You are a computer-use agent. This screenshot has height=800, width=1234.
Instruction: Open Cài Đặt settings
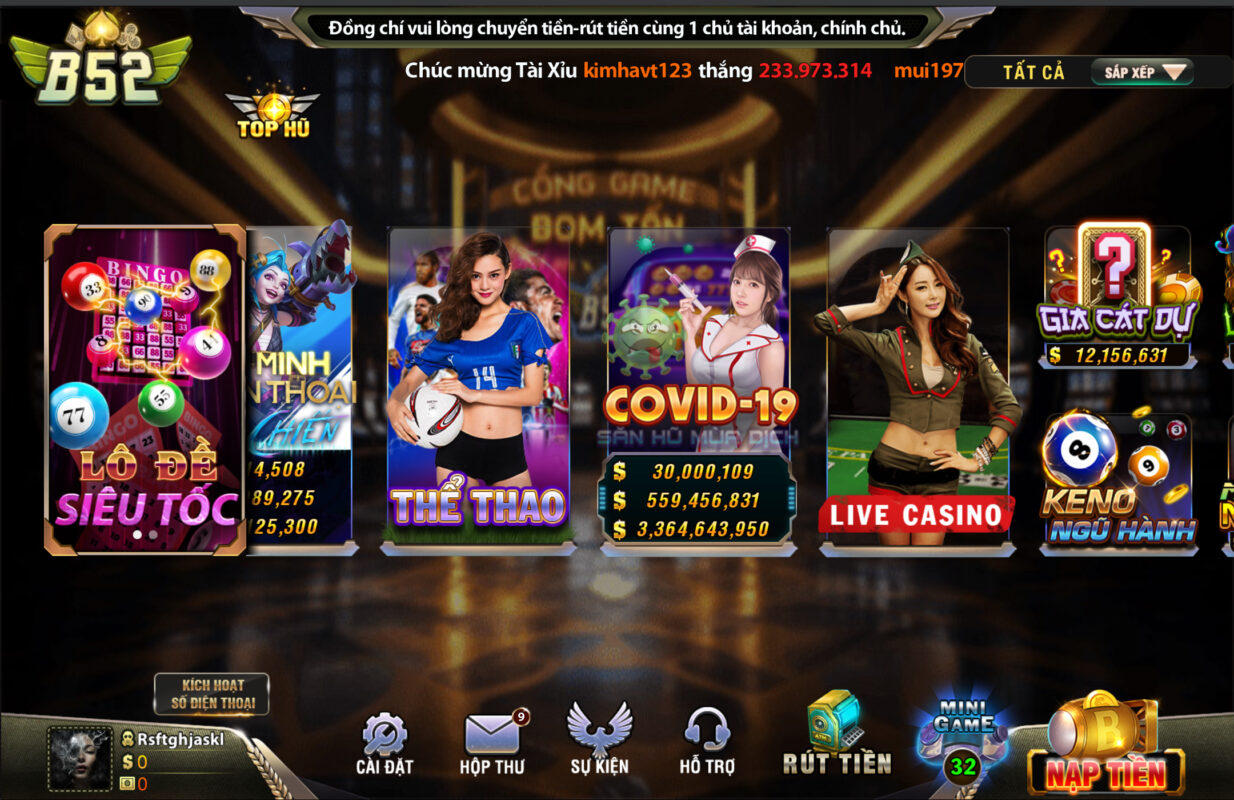tap(384, 744)
